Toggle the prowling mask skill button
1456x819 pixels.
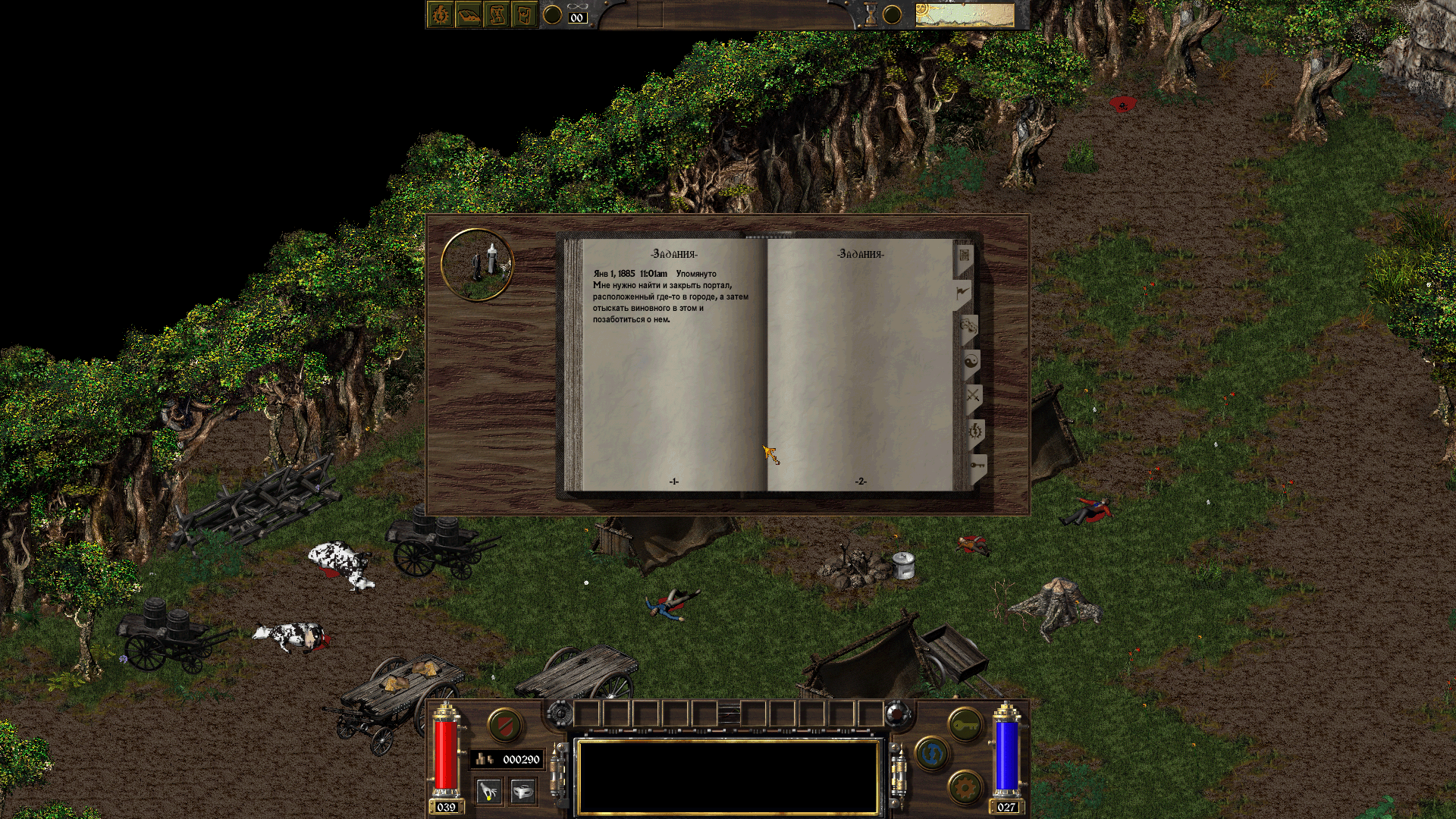pos(523,789)
